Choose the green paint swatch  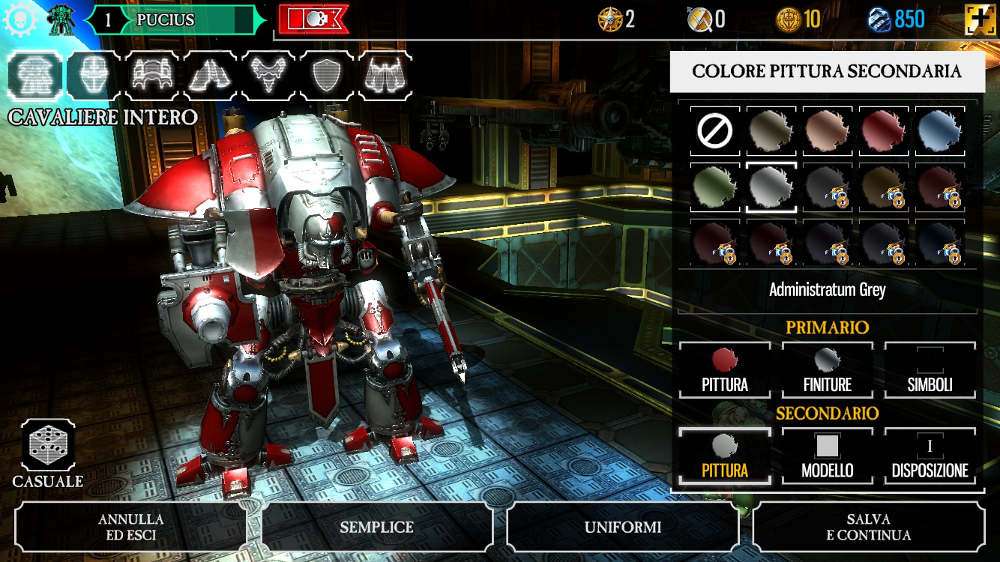point(715,186)
